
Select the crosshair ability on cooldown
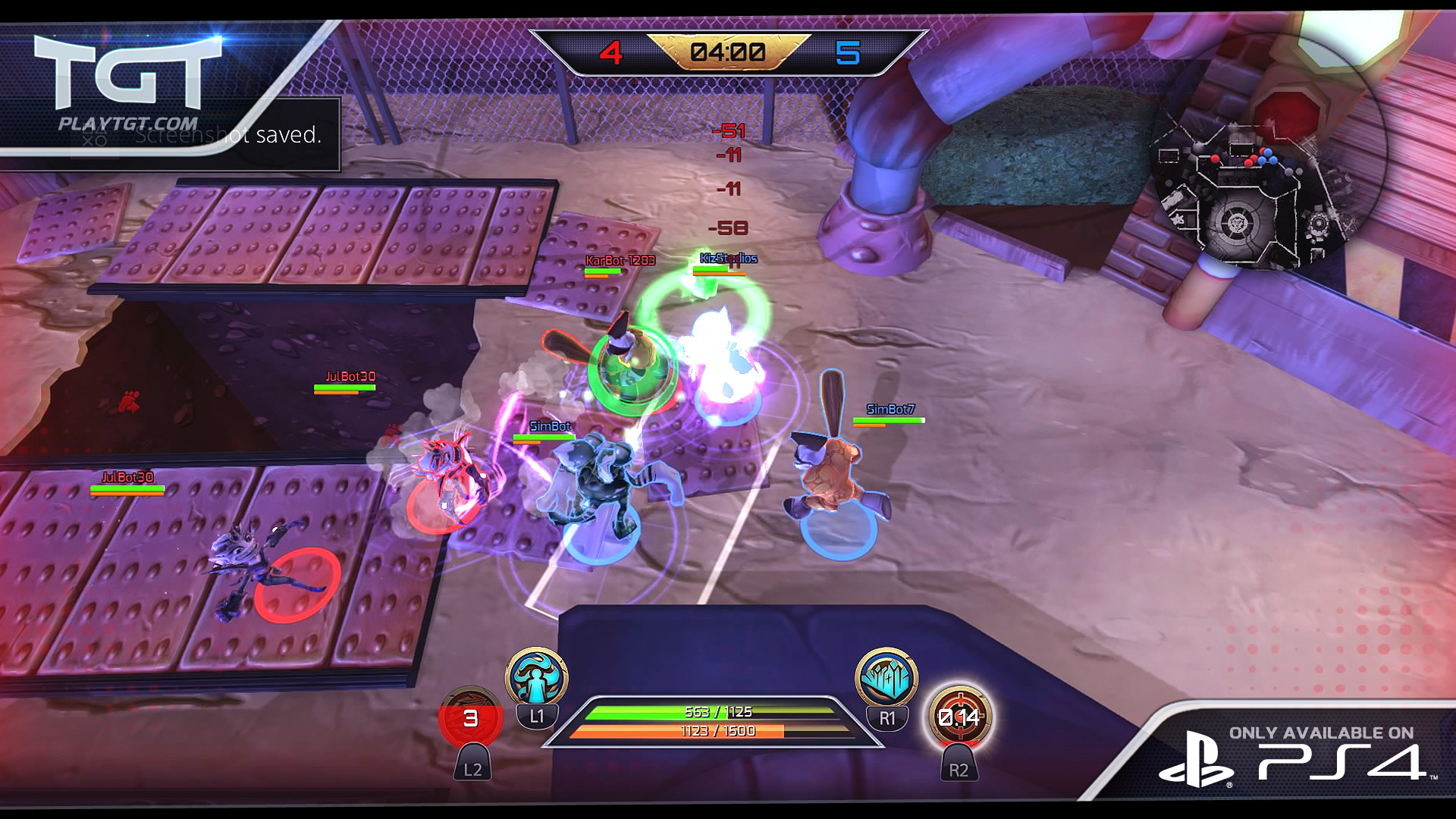959,717
